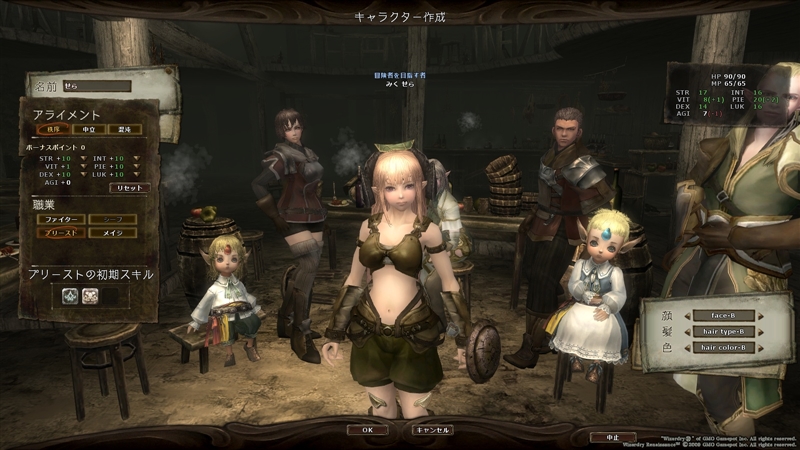The width and height of the screenshot is (800, 450).
Task: Pick the 混沌 alignment button
Action: coord(125,129)
